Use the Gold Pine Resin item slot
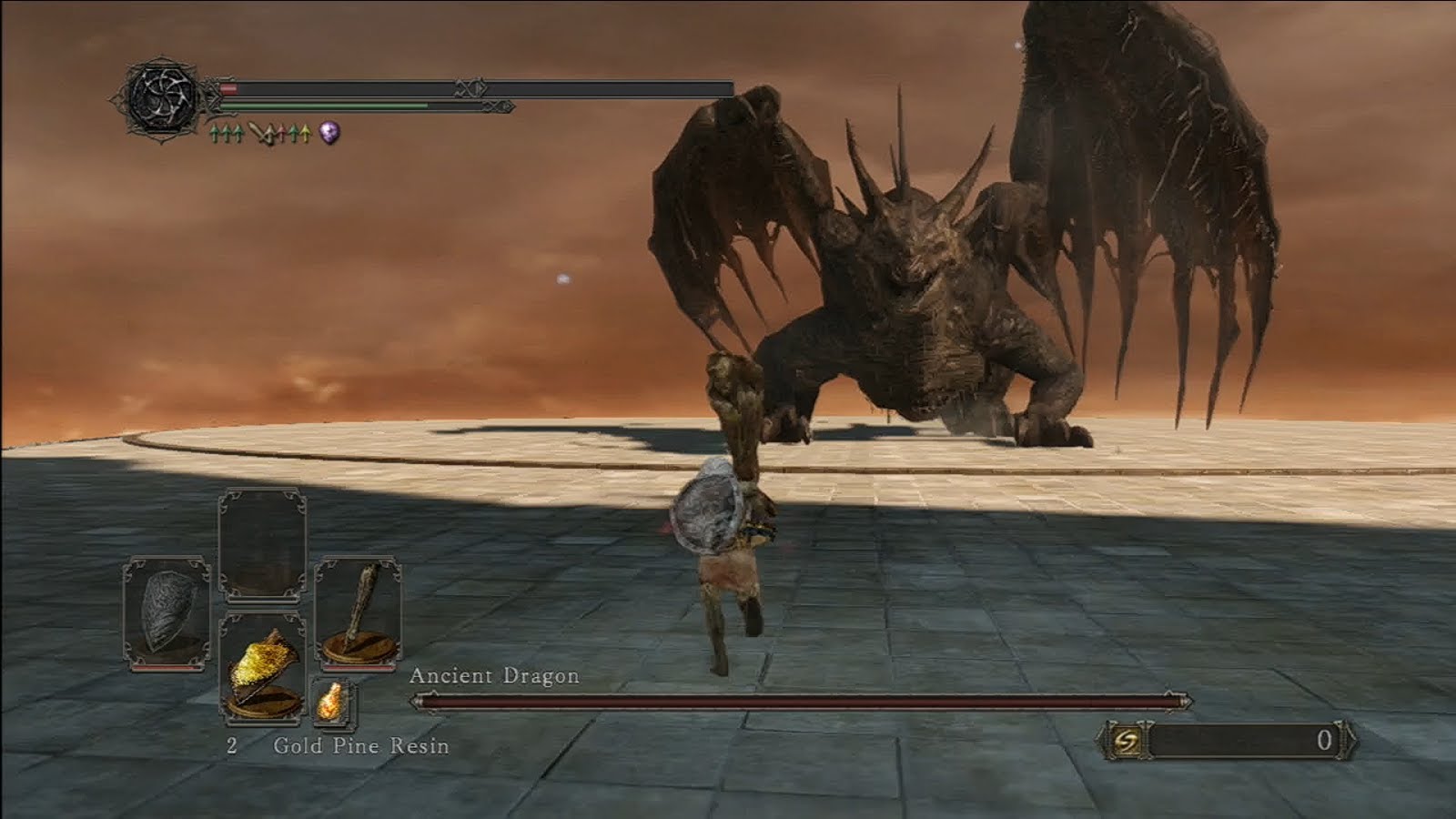 tap(262, 669)
